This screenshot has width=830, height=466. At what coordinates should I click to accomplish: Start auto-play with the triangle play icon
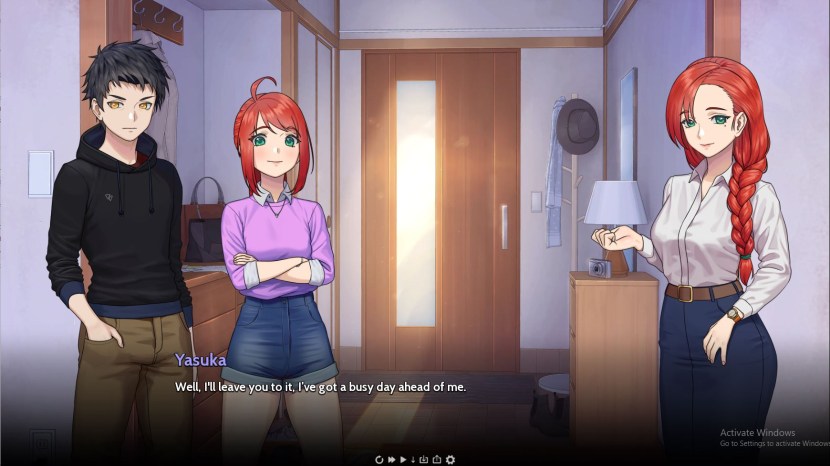403,459
